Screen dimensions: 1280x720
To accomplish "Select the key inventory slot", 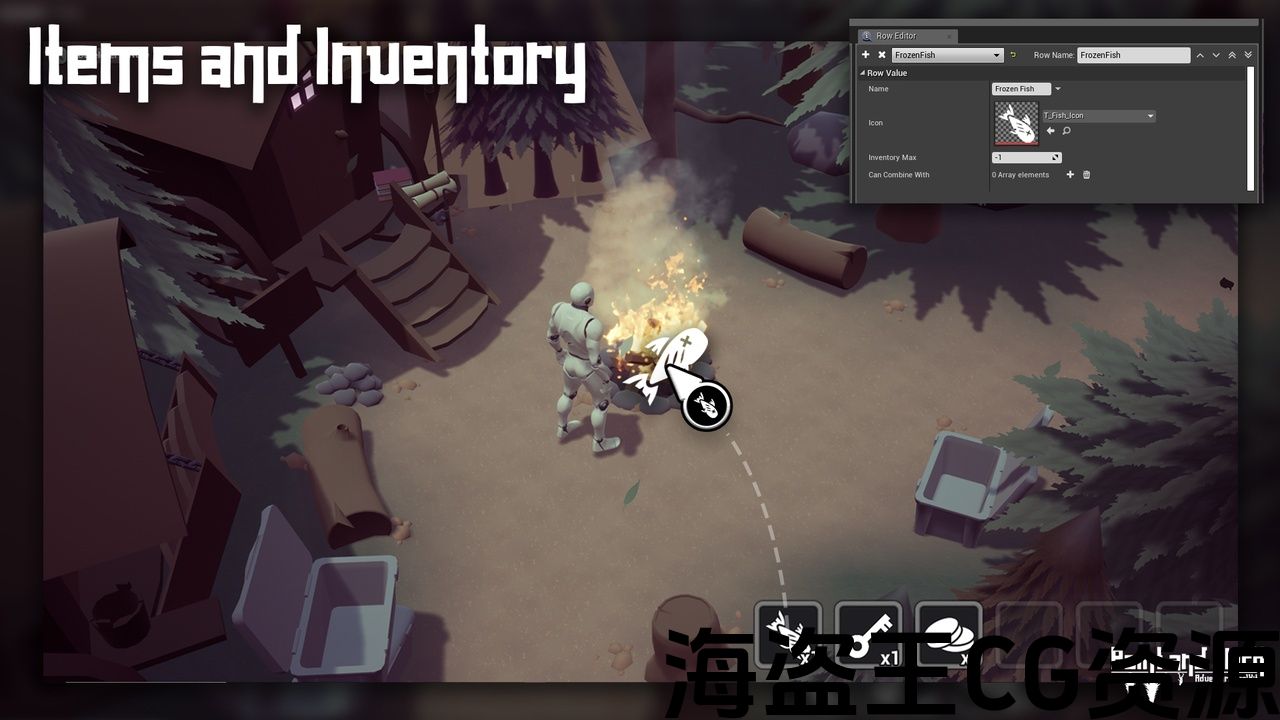I will click(x=868, y=632).
